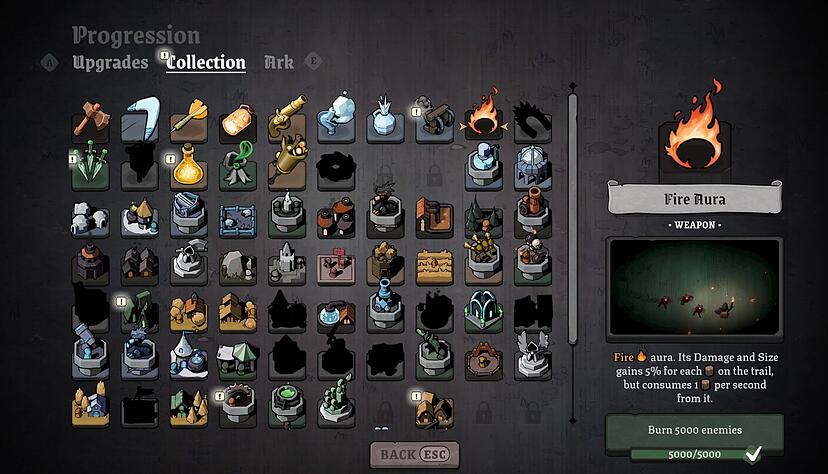Select the green throwing daggers icon
Image resolution: width=828 pixels, height=474 pixels.
(91, 168)
